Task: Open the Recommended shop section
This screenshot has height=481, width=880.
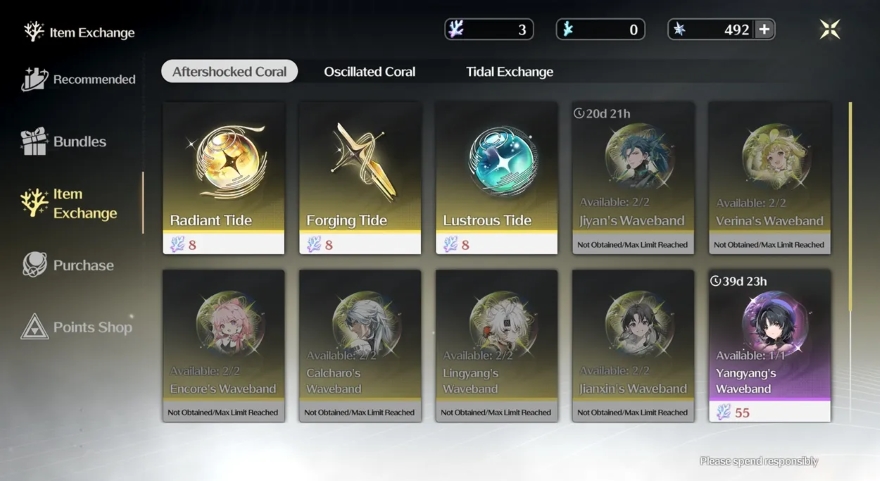Action: point(79,80)
